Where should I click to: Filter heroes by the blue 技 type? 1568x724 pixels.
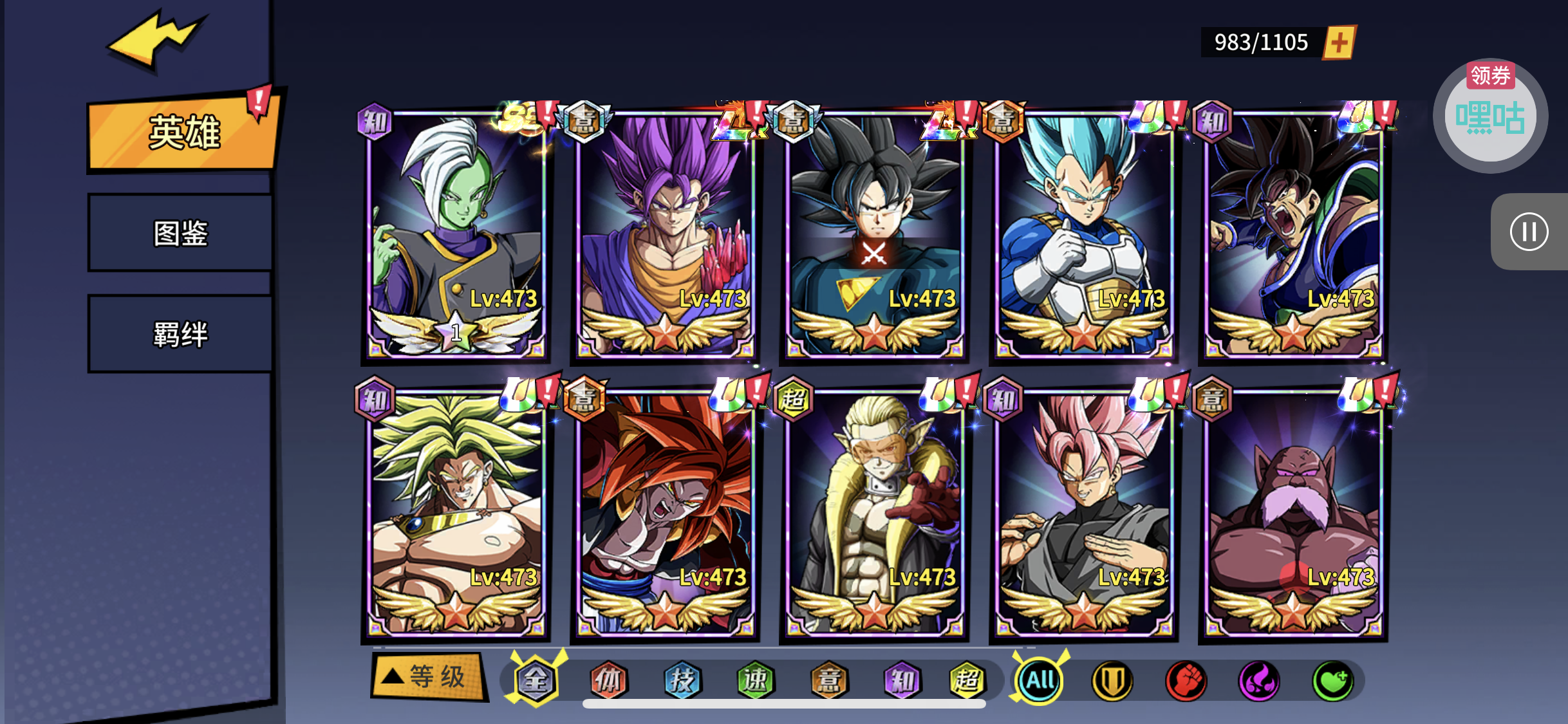pyautogui.click(x=682, y=680)
